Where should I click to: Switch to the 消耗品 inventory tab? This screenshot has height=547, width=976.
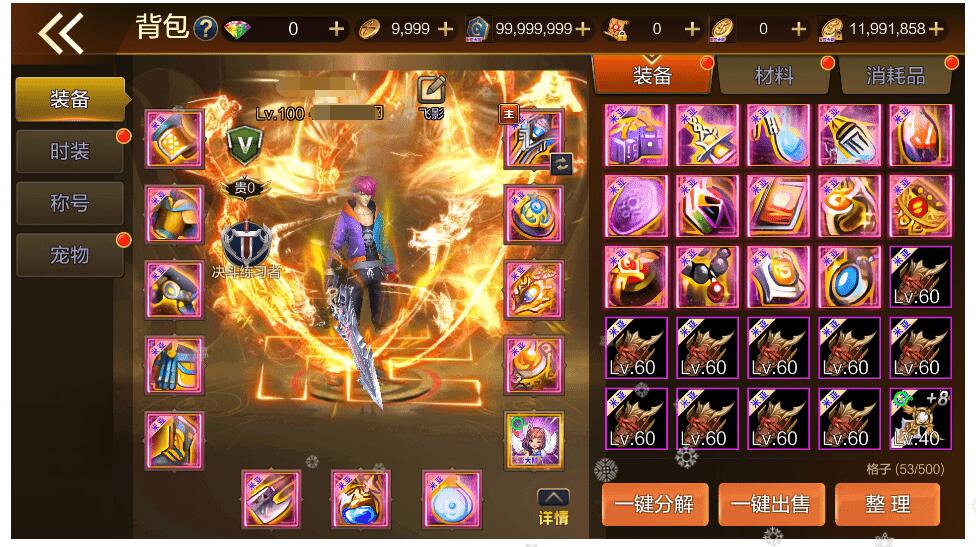coord(895,75)
